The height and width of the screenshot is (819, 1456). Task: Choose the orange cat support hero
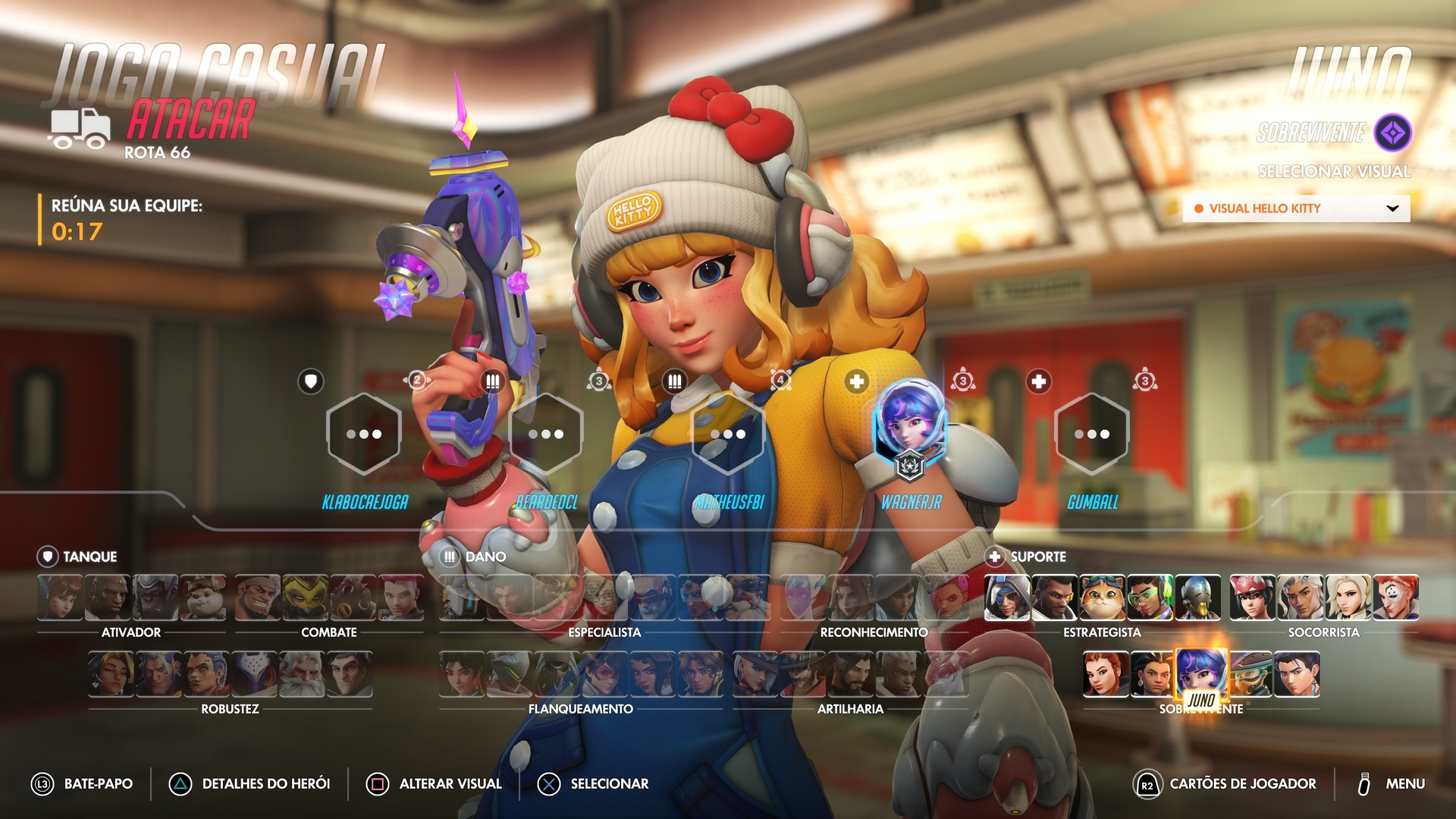click(1102, 598)
